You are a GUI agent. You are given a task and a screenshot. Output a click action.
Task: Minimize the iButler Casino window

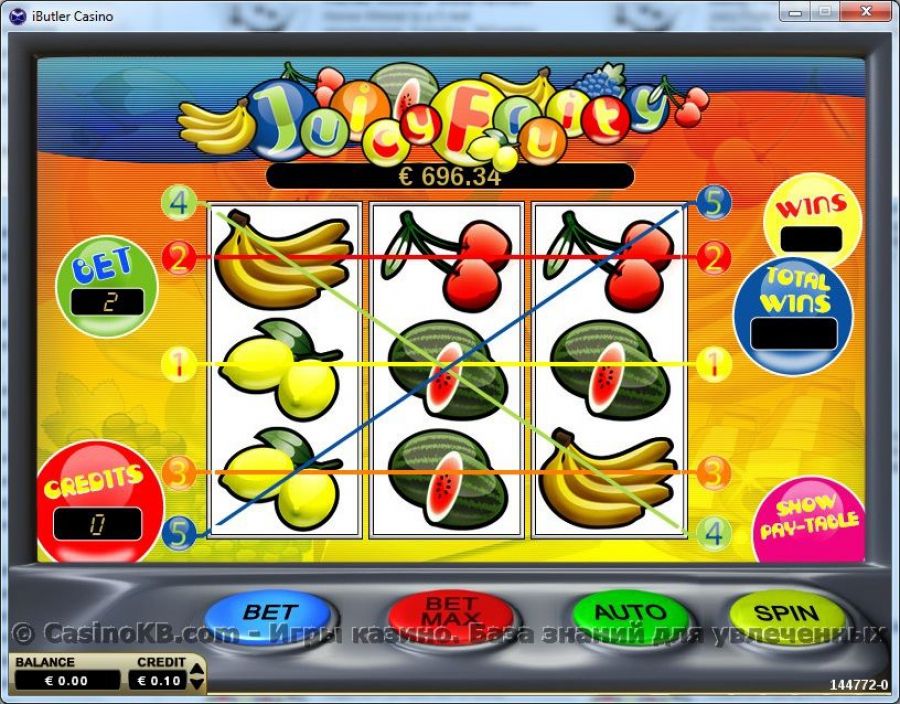pos(793,12)
